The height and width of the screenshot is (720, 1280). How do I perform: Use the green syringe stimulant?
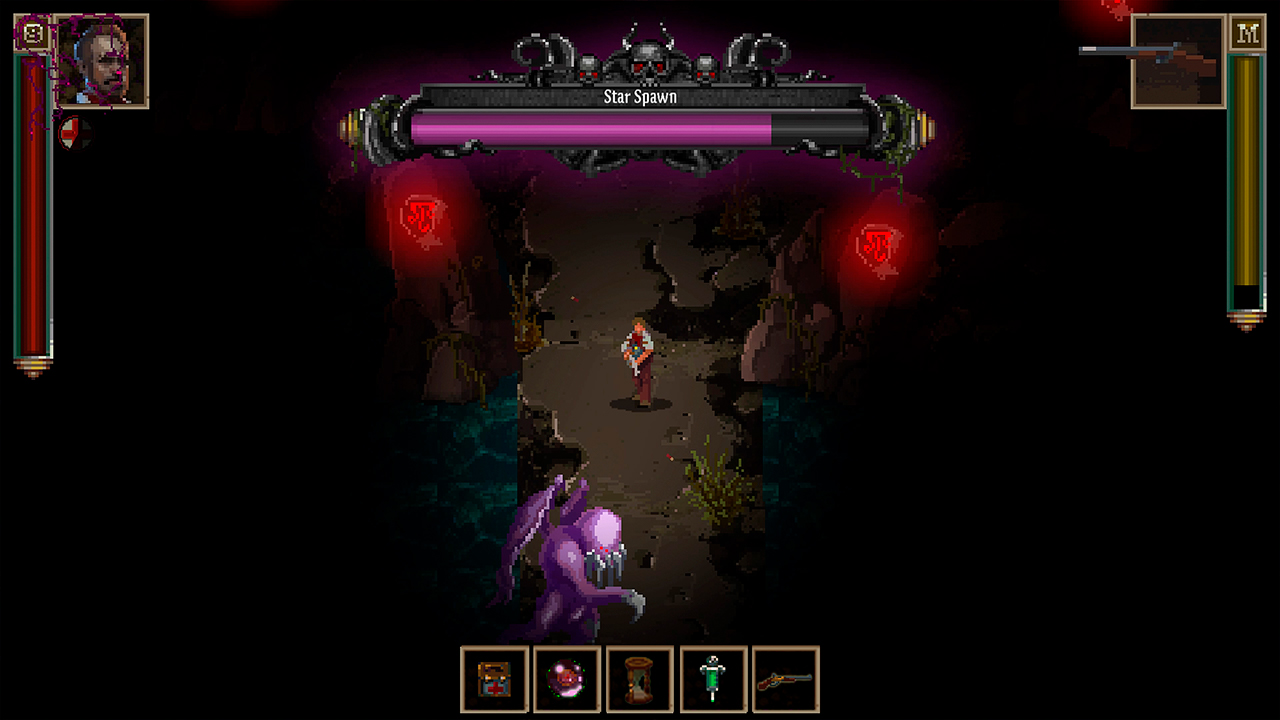coord(713,681)
